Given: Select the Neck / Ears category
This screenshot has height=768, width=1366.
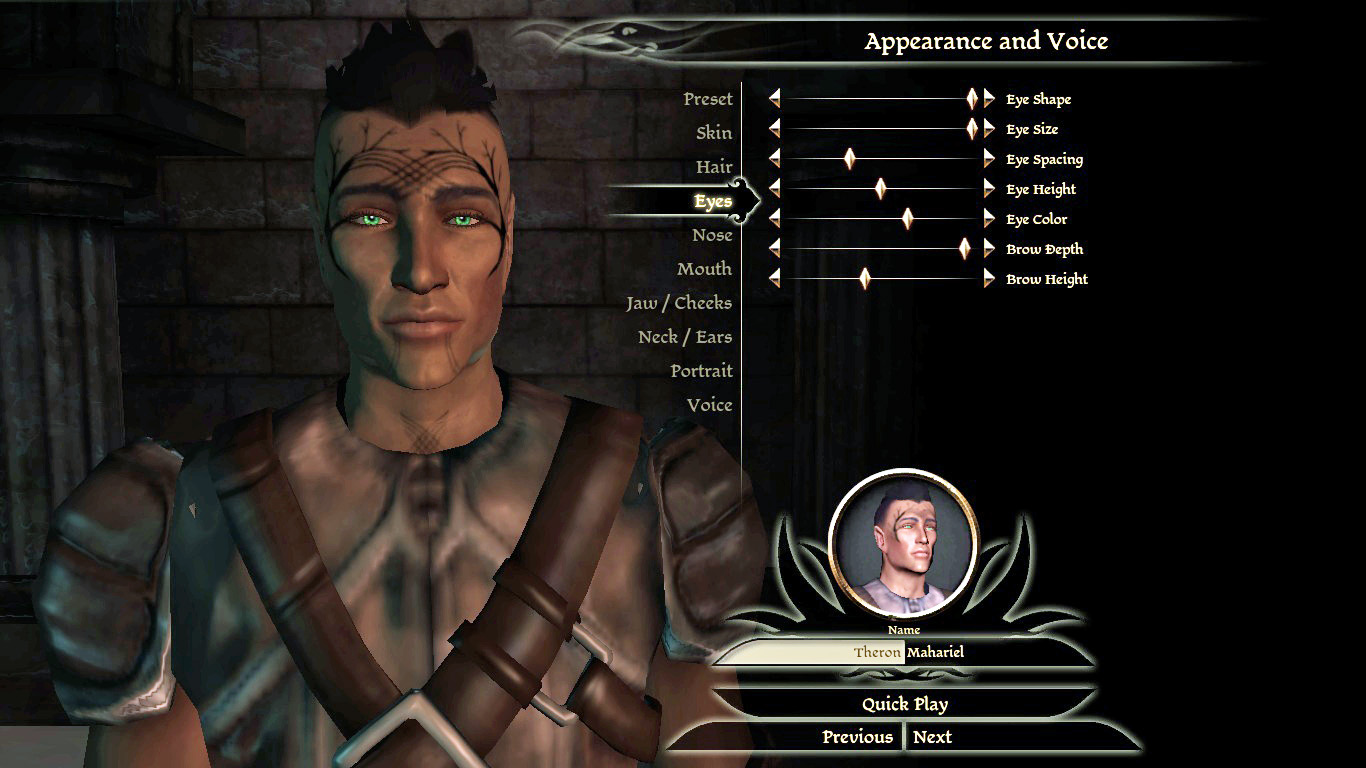Looking at the screenshot, I should point(685,337).
